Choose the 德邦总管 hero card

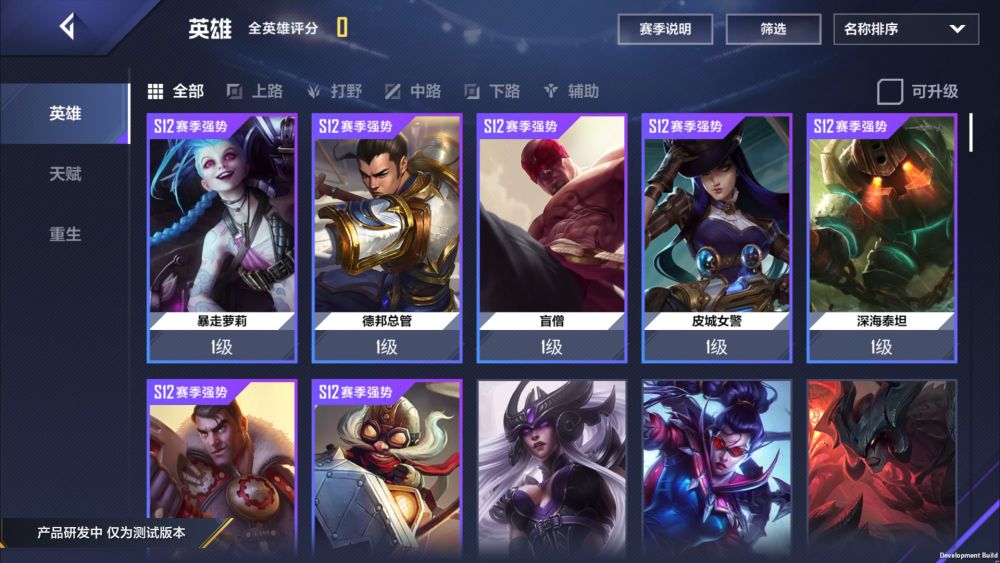(387, 238)
